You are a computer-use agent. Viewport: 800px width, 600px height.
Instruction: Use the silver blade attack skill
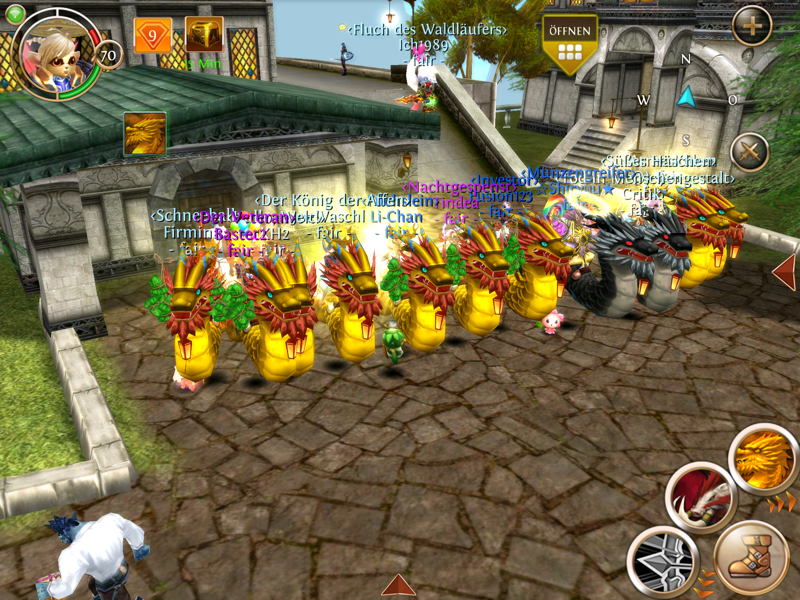pyautogui.click(x=662, y=561)
